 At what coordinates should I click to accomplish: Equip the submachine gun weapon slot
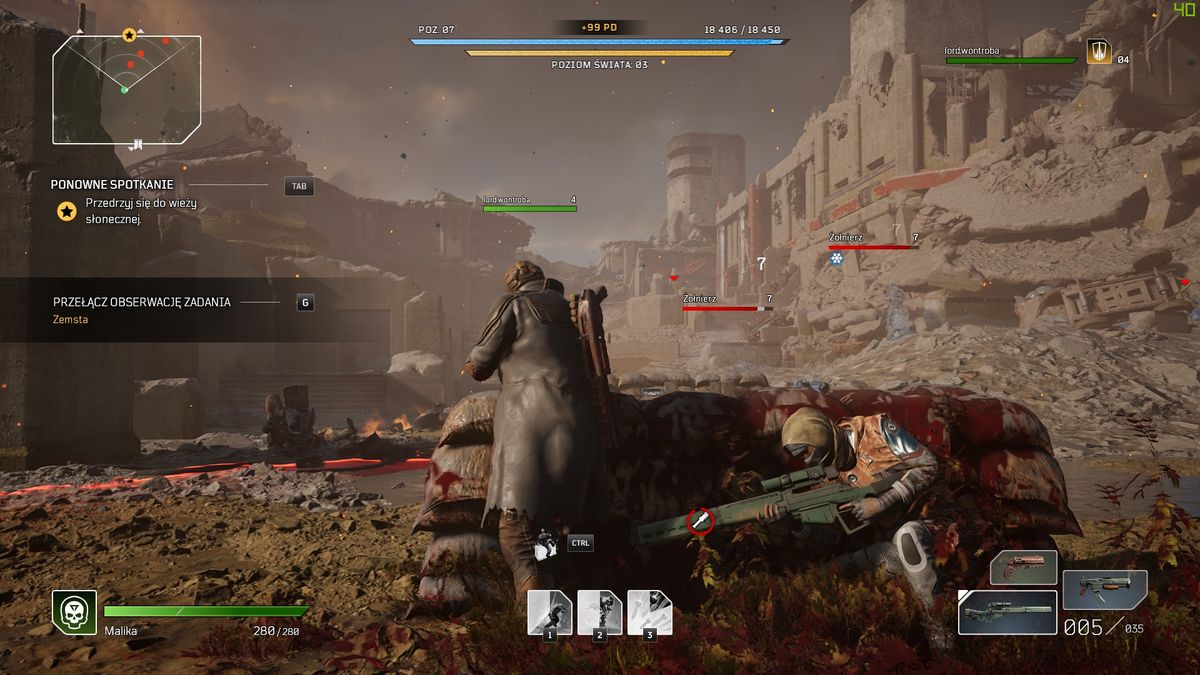click(x=1104, y=589)
